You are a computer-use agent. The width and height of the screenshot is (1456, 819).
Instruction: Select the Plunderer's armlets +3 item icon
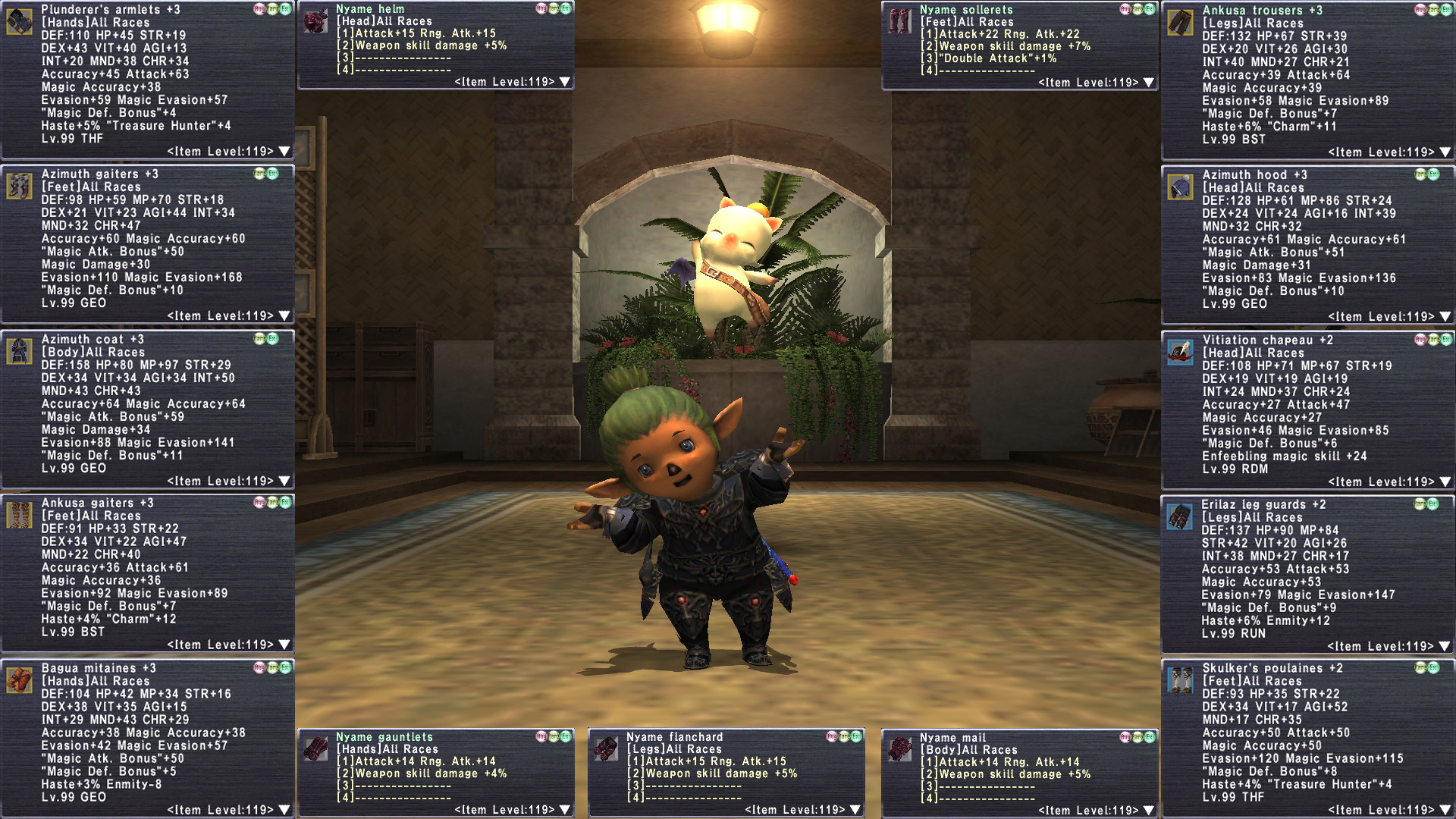pyautogui.click(x=19, y=21)
